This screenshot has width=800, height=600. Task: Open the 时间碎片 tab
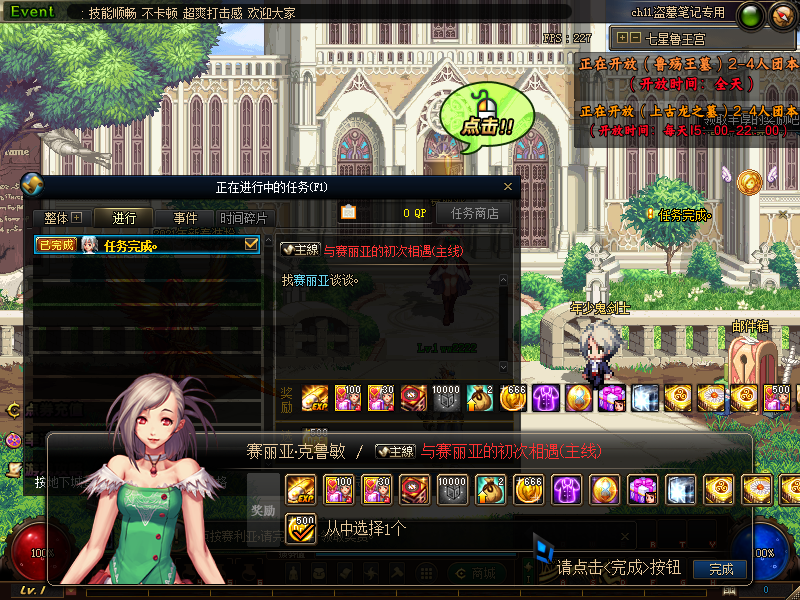244,218
